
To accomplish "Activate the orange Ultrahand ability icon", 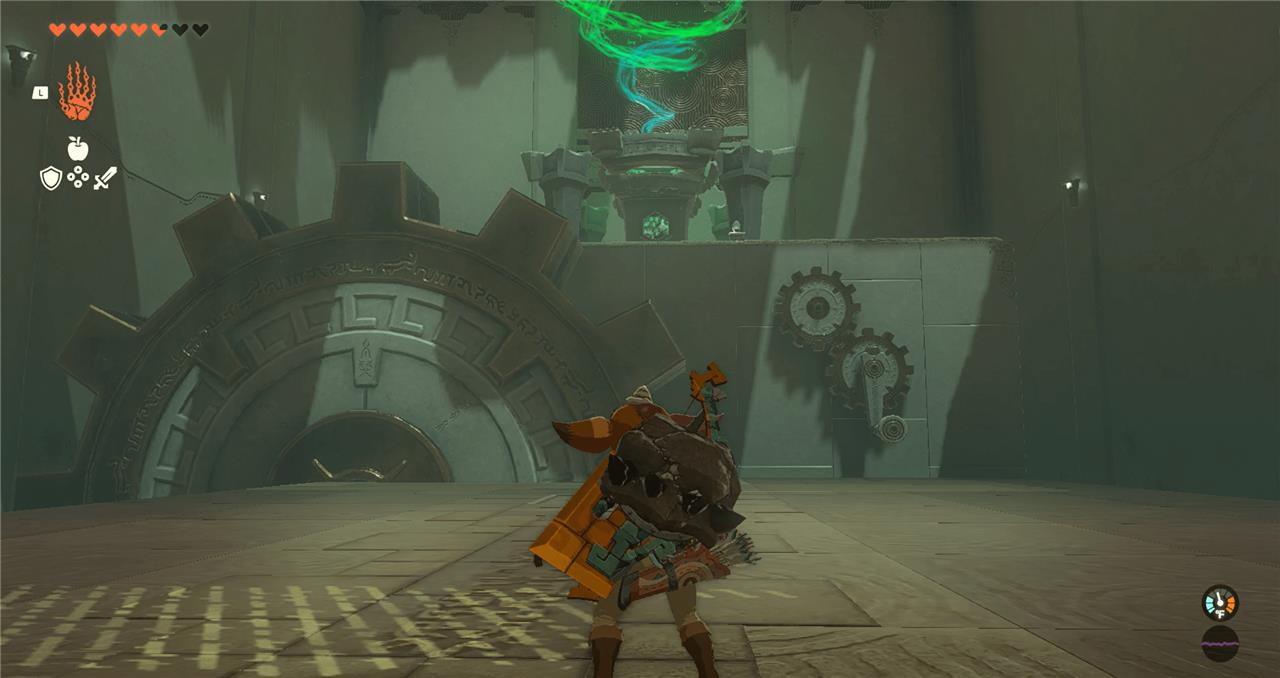I will (x=77, y=91).
